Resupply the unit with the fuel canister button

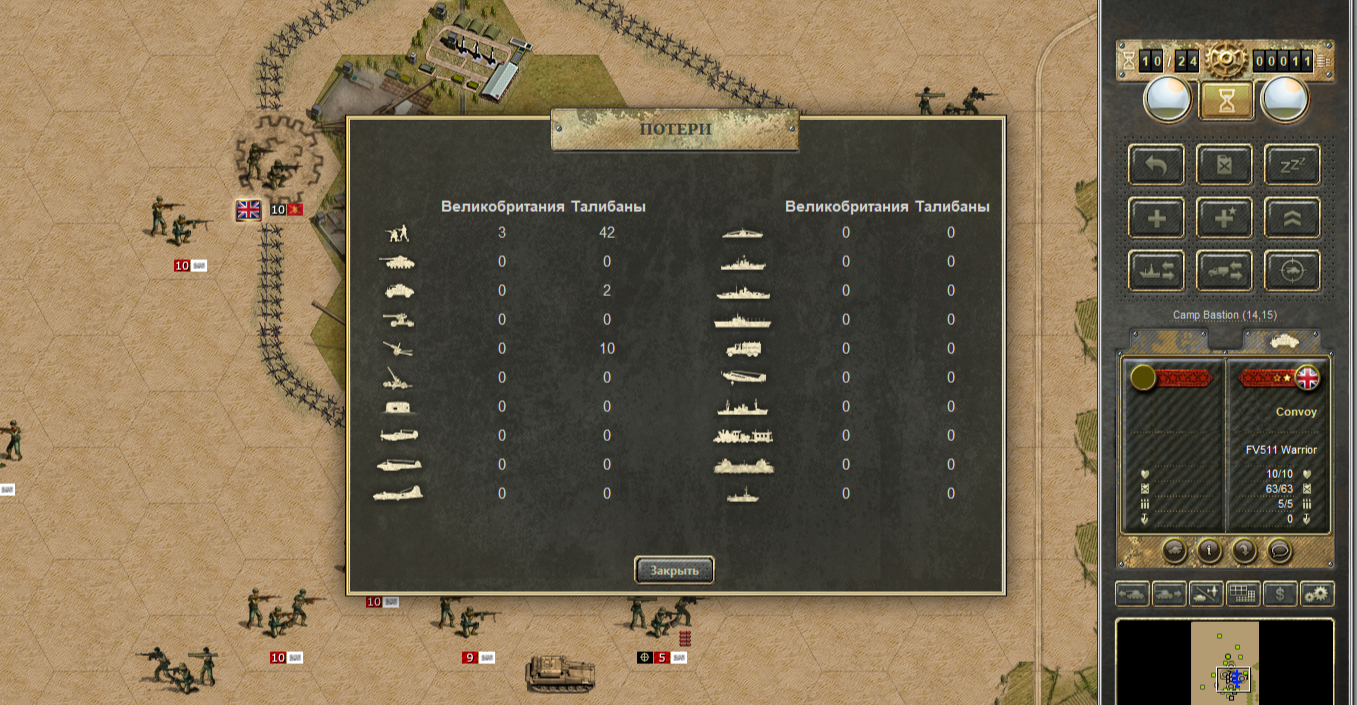pyautogui.click(x=1225, y=165)
